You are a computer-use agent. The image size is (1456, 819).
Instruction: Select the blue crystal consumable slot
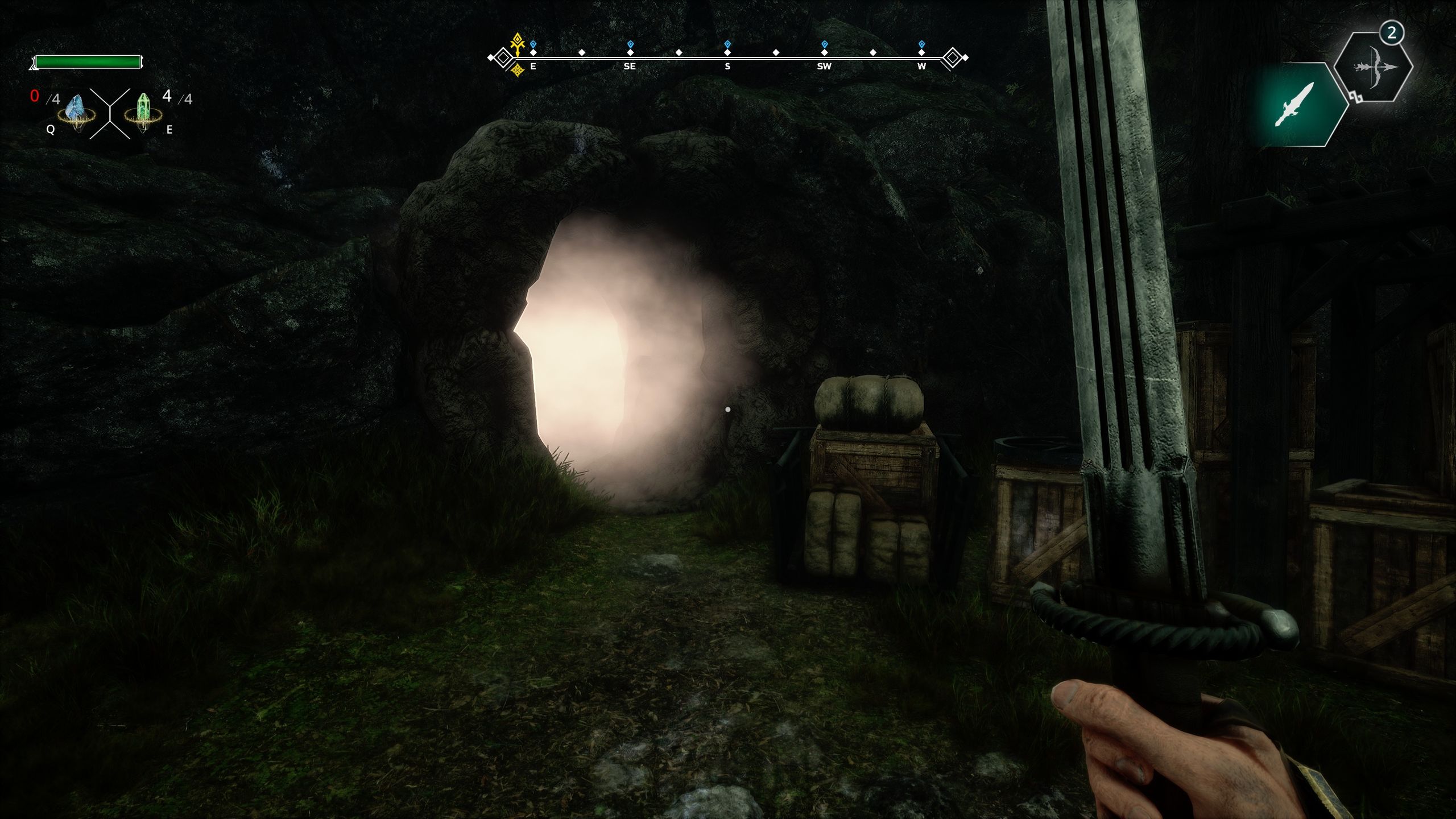(x=75, y=110)
